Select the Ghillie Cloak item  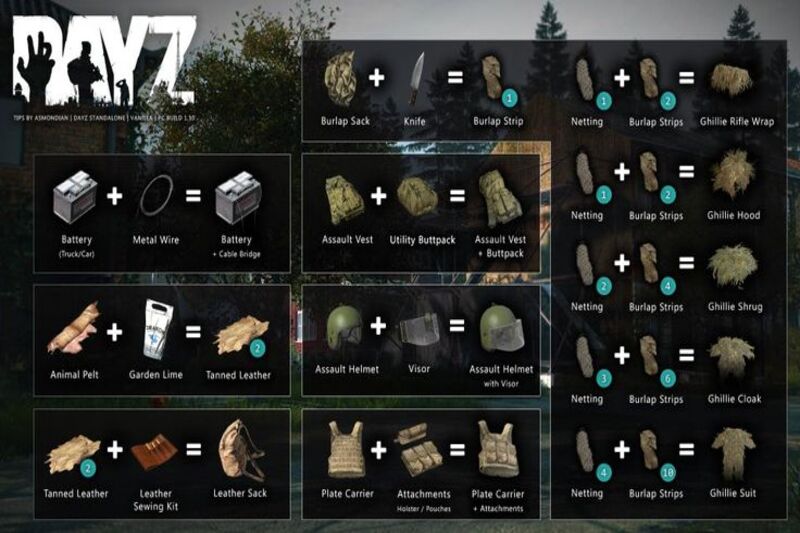click(x=735, y=358)
